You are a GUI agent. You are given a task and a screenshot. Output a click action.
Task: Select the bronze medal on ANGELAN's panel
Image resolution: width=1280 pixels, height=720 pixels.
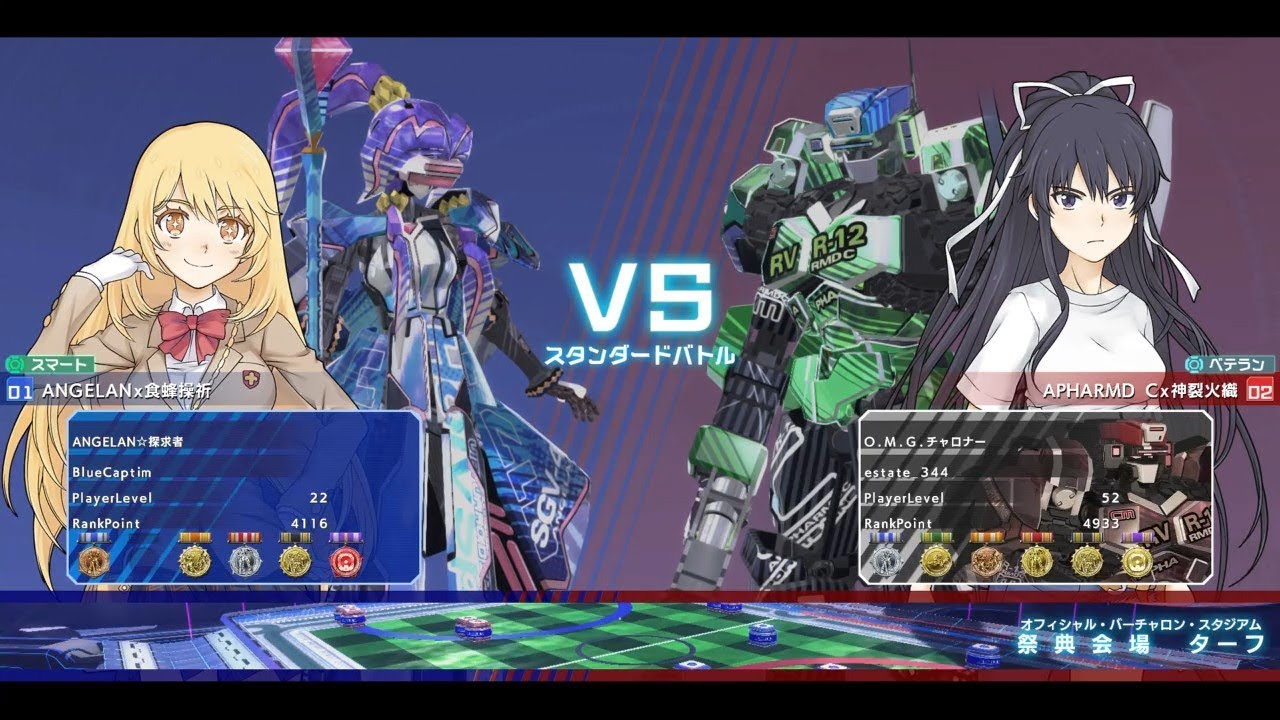93,560
